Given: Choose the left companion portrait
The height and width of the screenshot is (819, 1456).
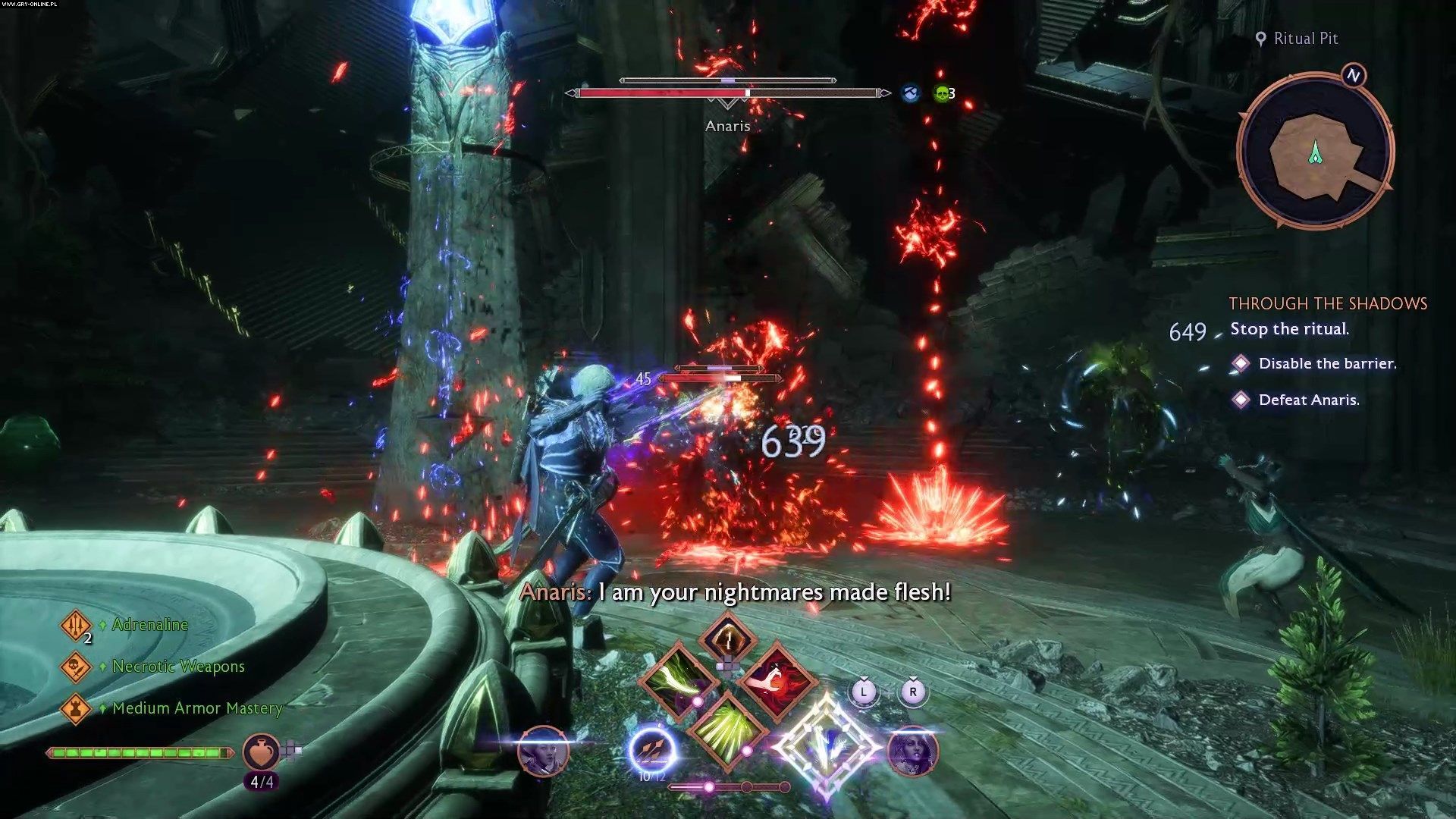Looking at the screenshot, I should (x=543, y=751).
